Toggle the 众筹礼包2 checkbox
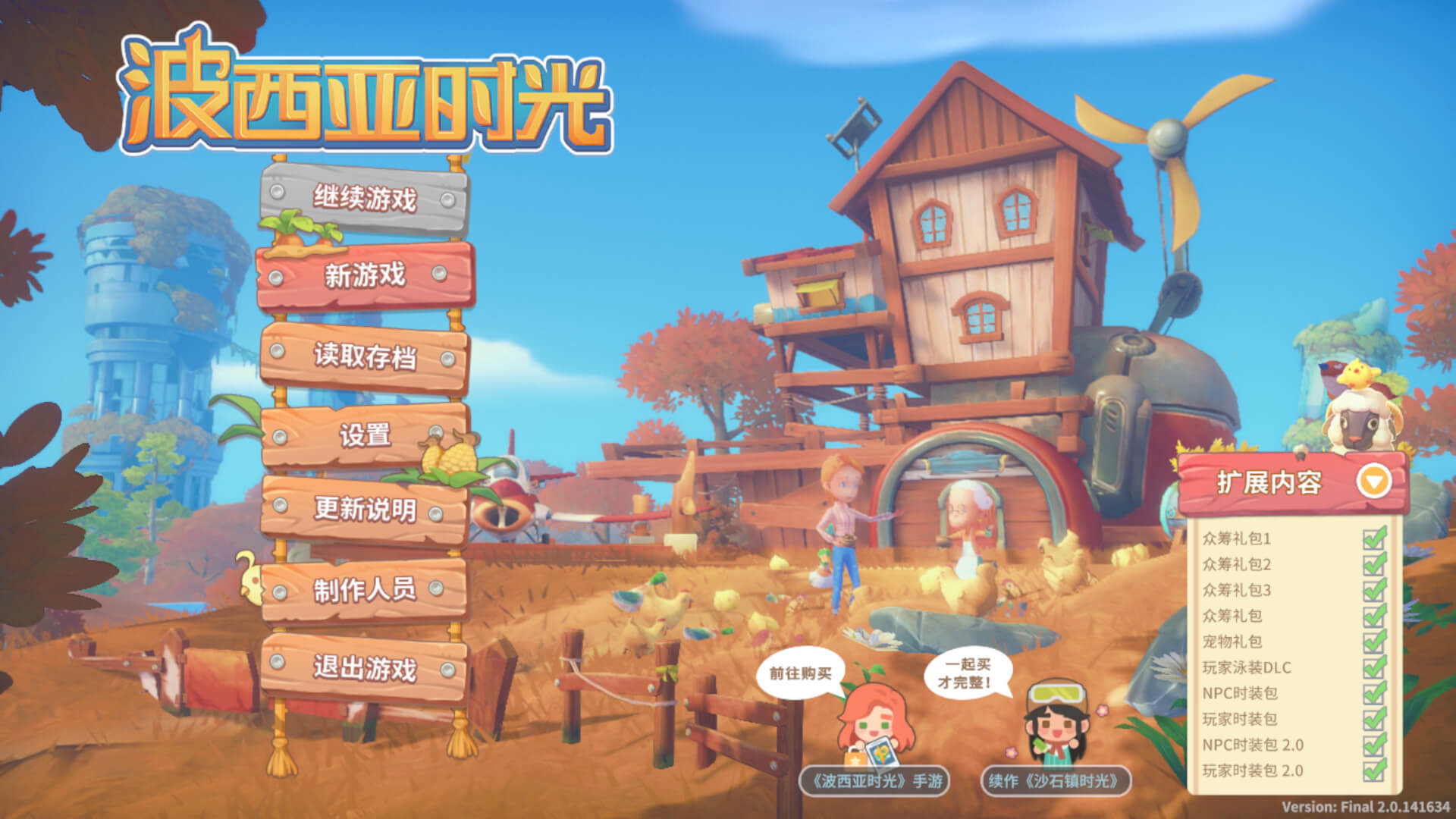Image resolution: width=1456 pixels, height=819 pixels. (x=1374, y=564)
